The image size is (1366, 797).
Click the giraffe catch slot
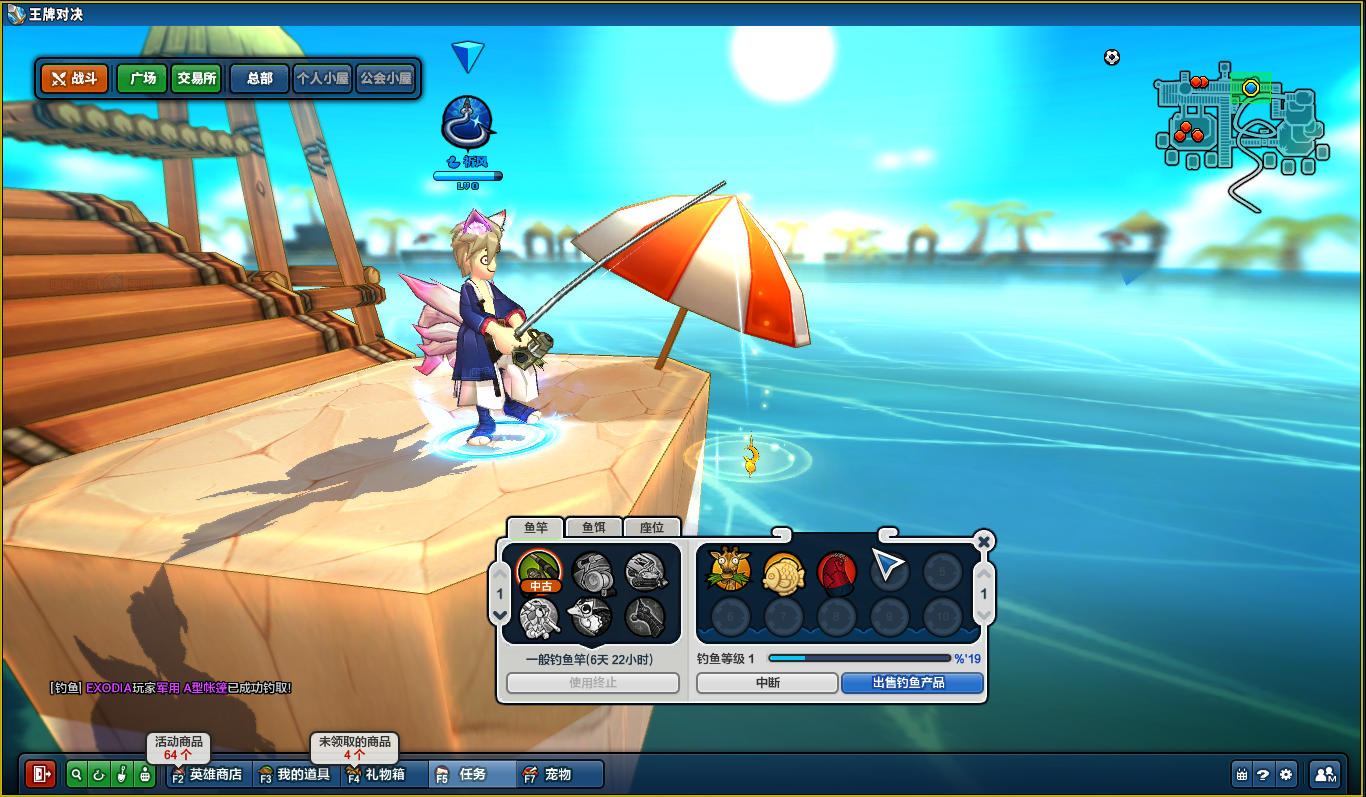click(730, 570)
